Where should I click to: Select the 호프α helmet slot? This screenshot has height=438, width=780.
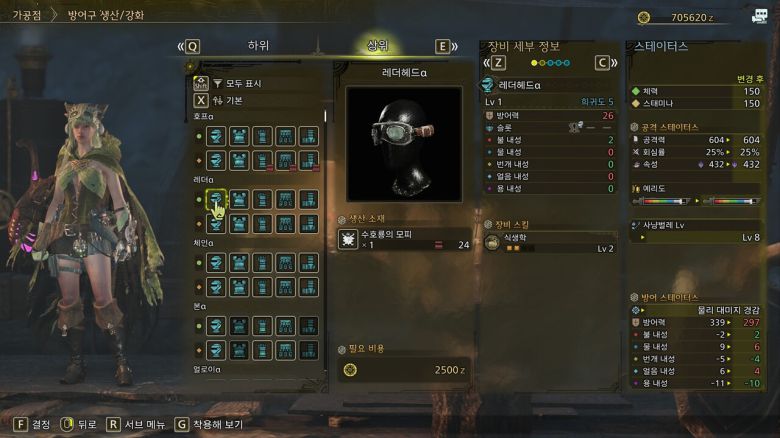(x=215, y=135)
